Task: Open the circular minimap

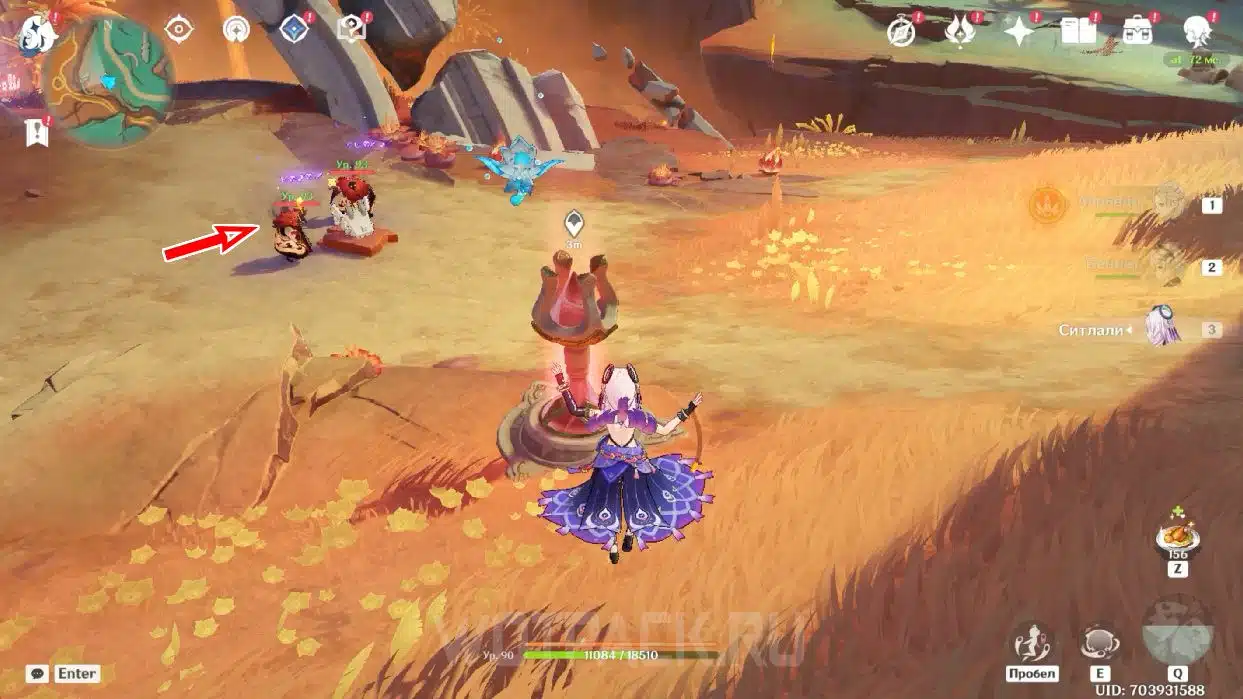Action: [x=109, y=80]
